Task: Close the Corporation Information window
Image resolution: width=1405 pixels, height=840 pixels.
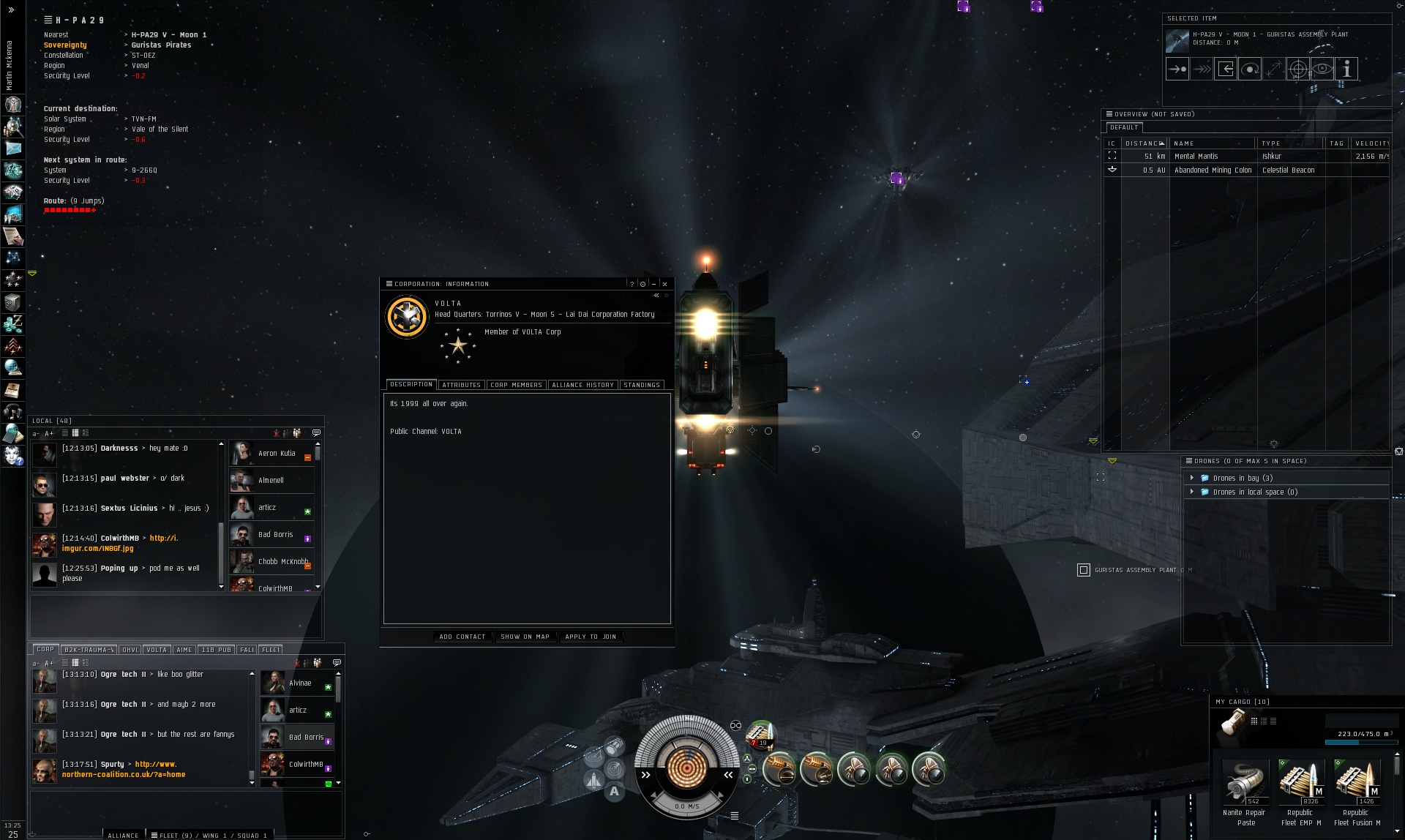Action: tap(664, 284)
